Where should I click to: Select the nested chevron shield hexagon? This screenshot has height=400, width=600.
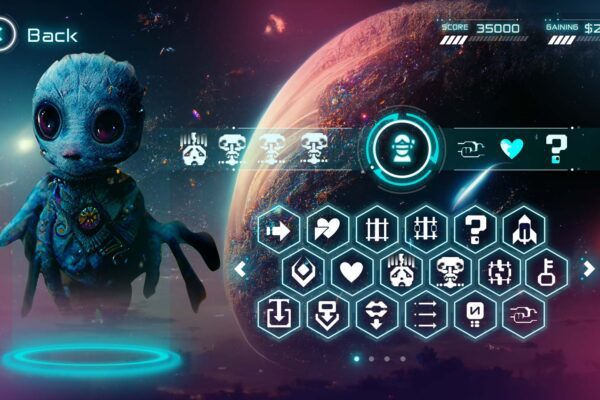click(x=302, y=270)
